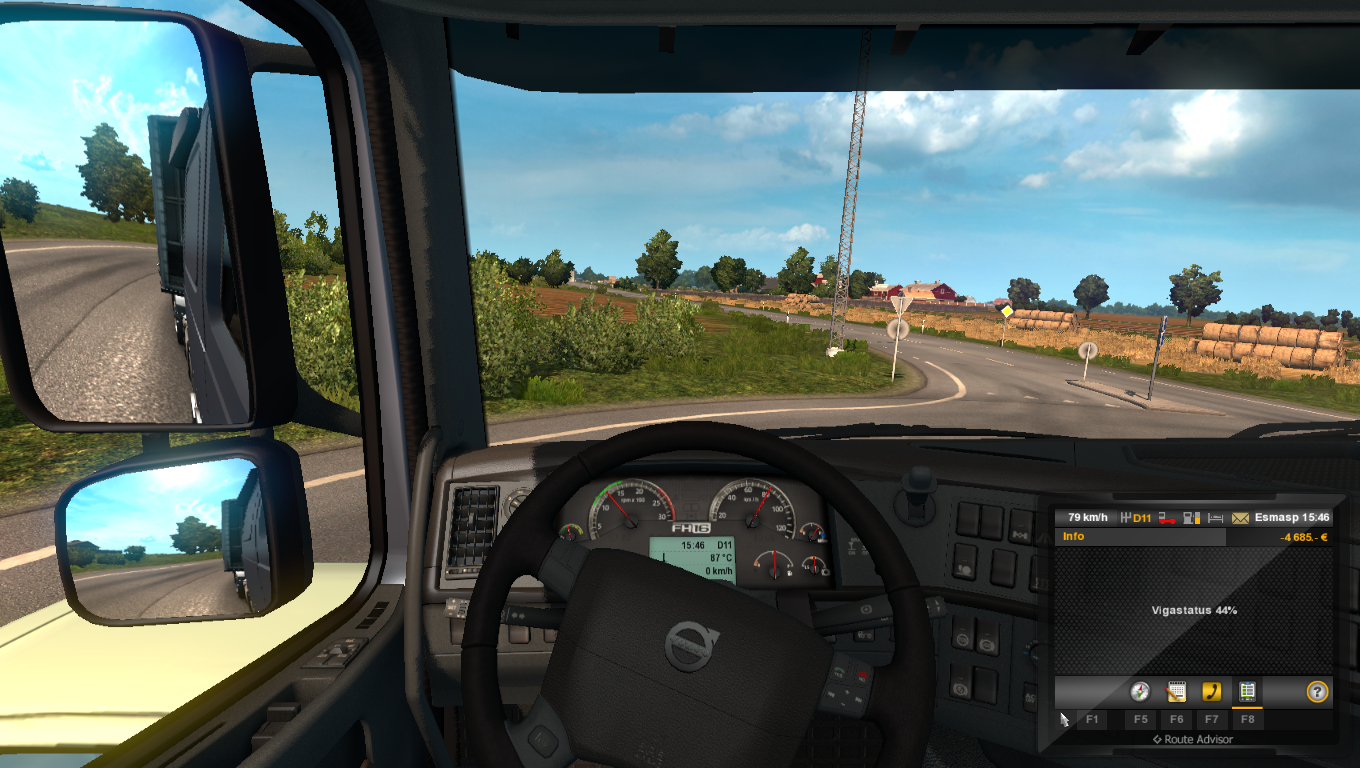Open the envelope mail notification icon
Screen dimensions: 1360x768
coord(1240,518)
